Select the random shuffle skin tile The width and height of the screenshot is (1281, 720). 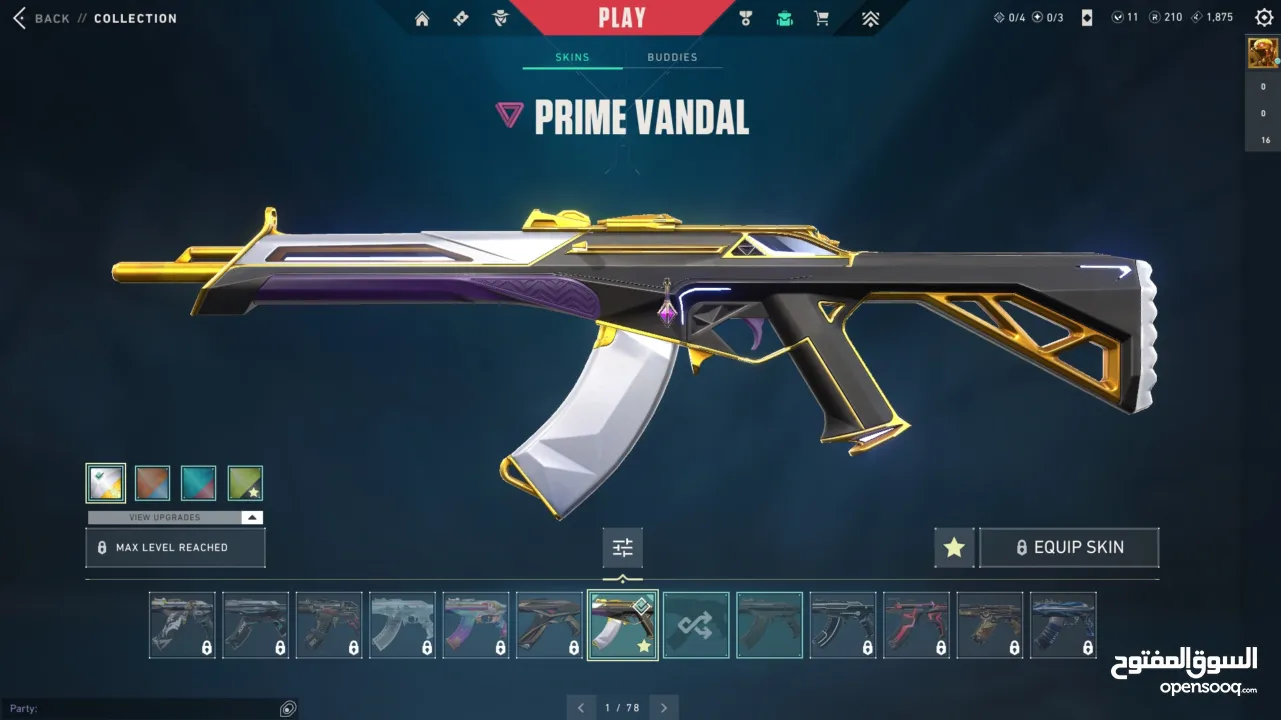(696, 625)
